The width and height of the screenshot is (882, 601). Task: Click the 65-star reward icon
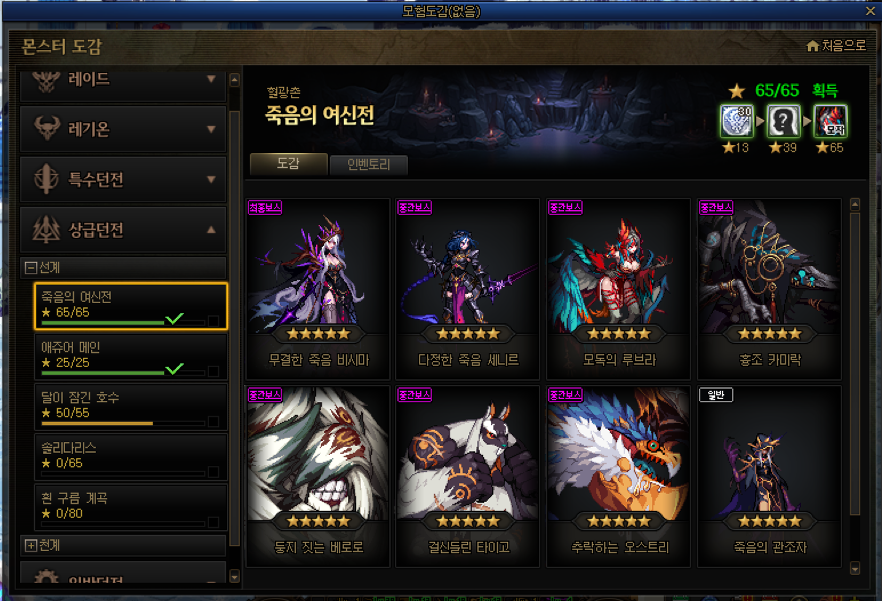(x=830, y=121)
